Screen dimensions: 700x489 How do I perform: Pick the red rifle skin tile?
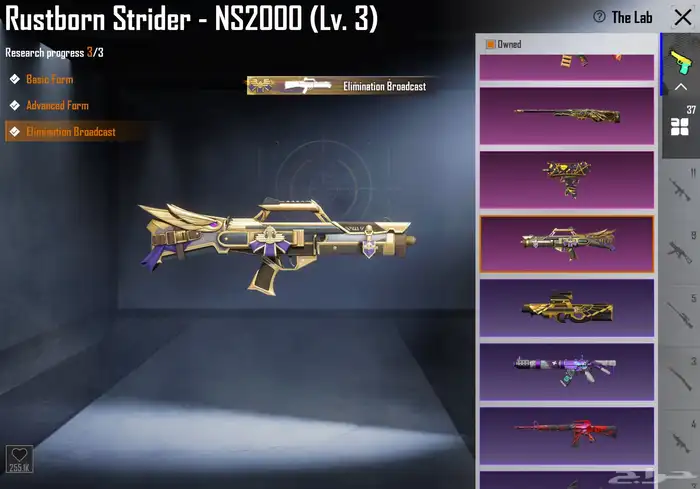(x=566, y=432)
